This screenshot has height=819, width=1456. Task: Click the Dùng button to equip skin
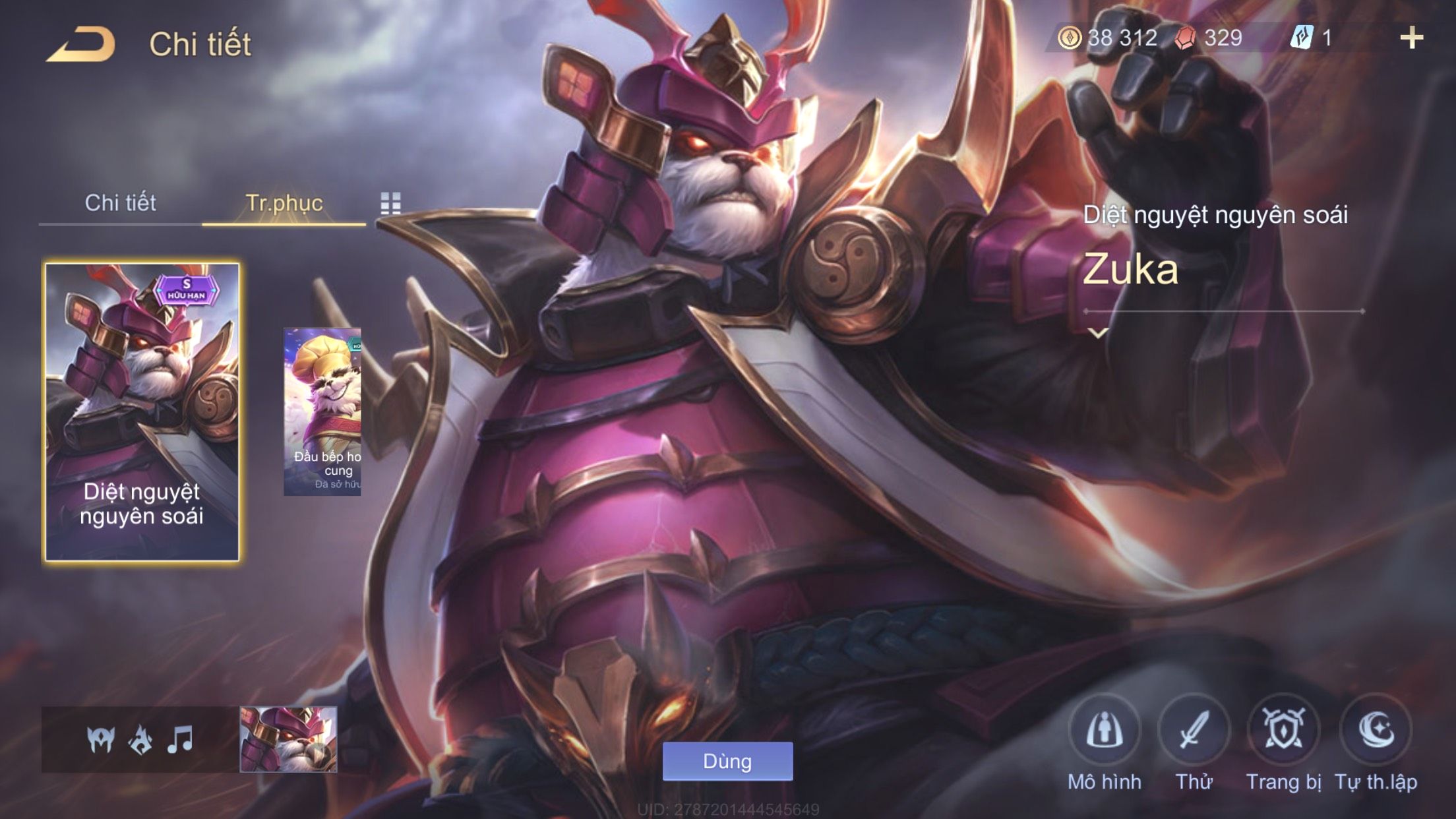tap(727, 762)
